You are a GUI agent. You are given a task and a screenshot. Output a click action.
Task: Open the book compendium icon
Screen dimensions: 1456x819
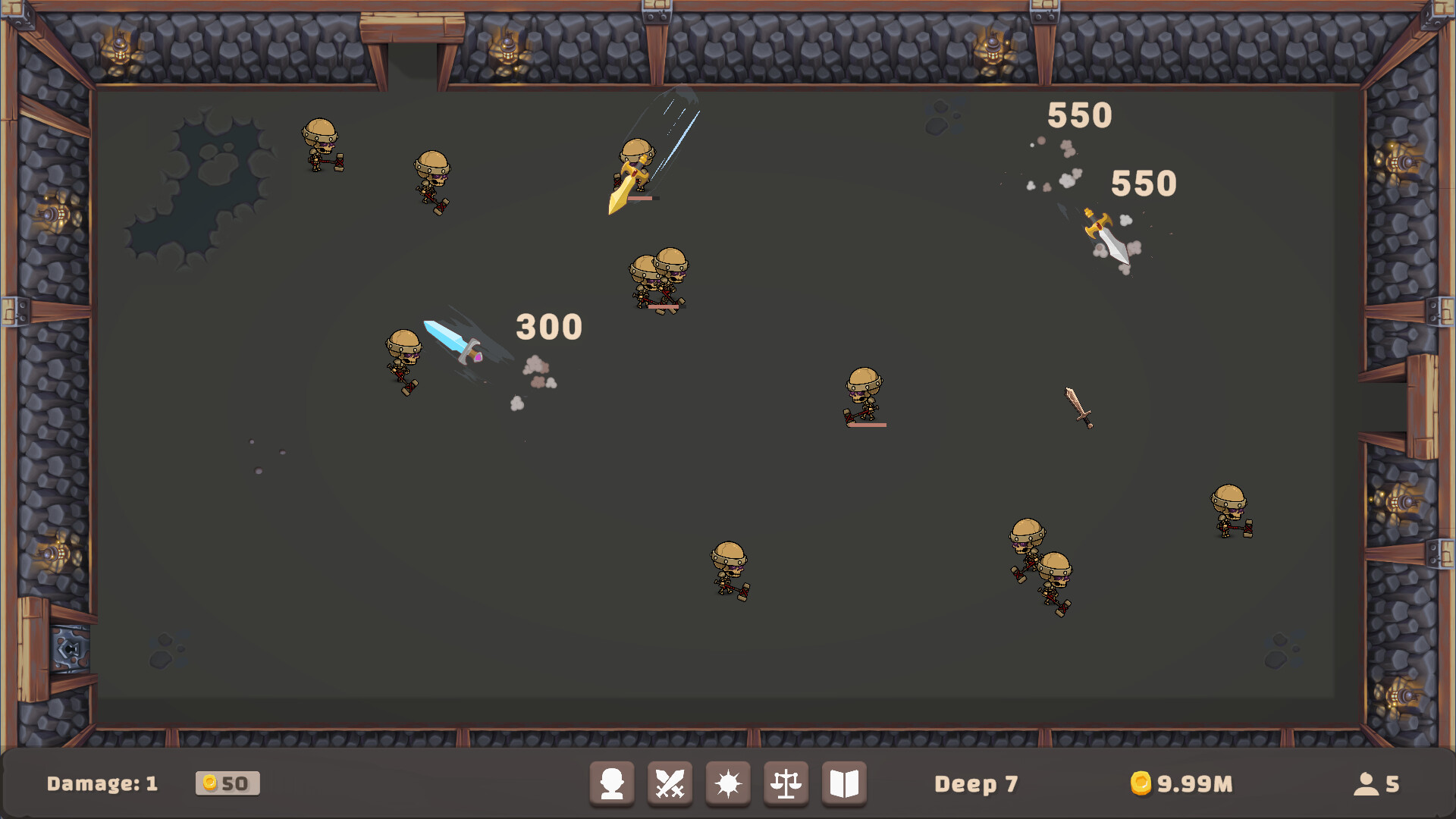pos(844,783)
